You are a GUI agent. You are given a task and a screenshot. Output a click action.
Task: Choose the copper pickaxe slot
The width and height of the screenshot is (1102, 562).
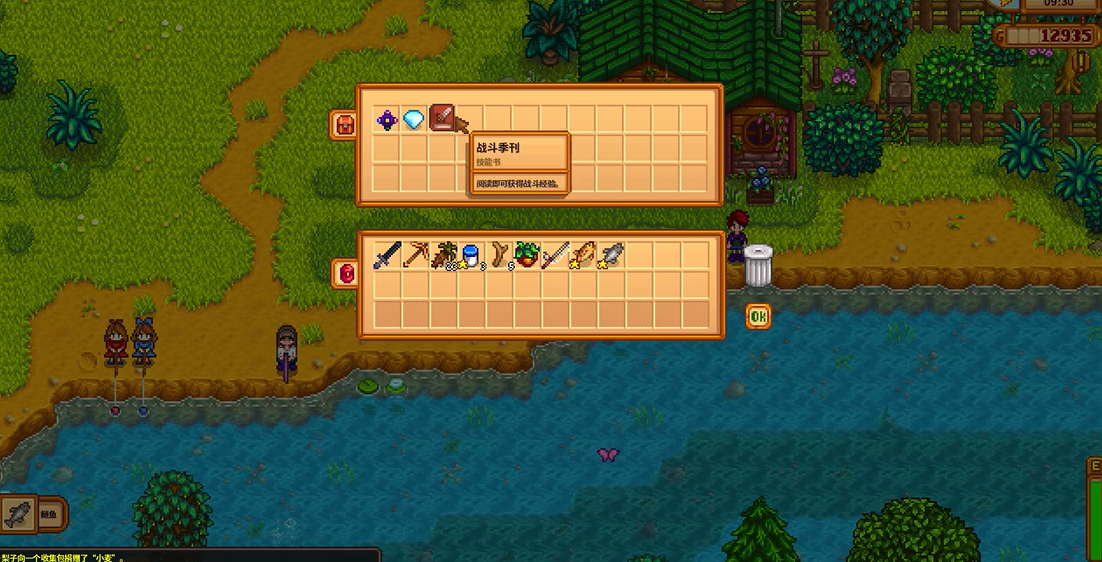[415, 256]
